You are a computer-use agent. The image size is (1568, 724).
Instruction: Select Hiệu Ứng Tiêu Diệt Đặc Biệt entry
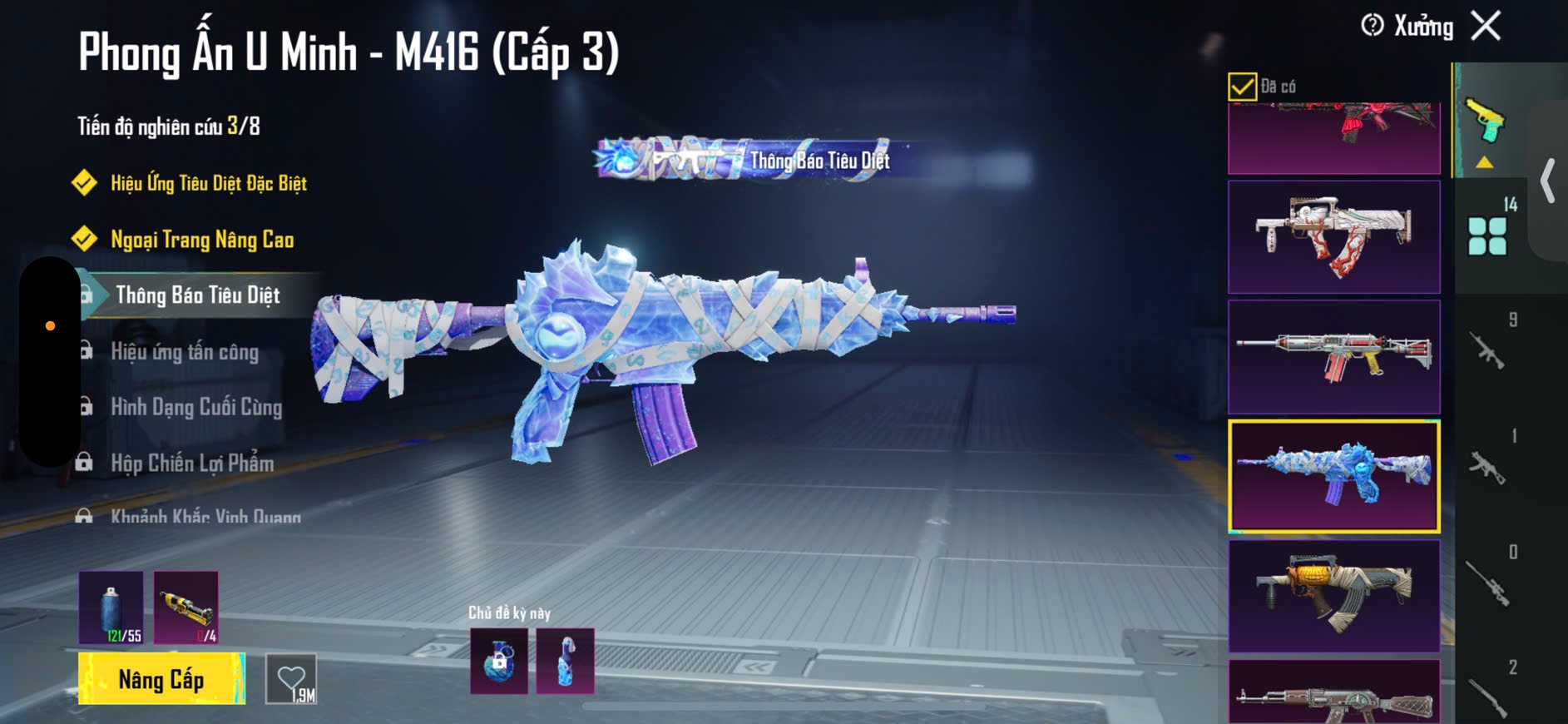pos(208,183)
